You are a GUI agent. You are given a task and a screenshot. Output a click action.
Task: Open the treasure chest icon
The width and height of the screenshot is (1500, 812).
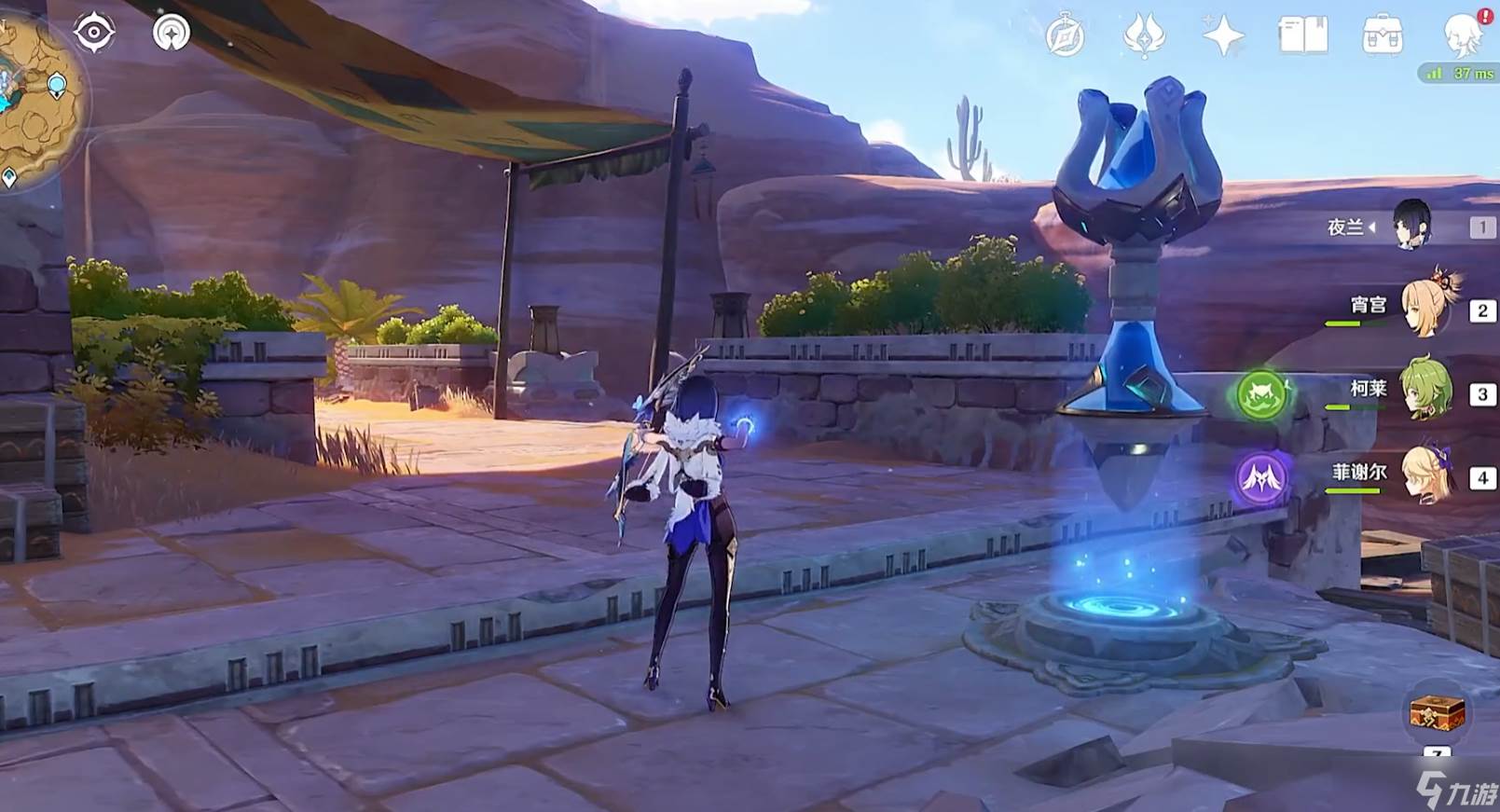pos(1437,715)
